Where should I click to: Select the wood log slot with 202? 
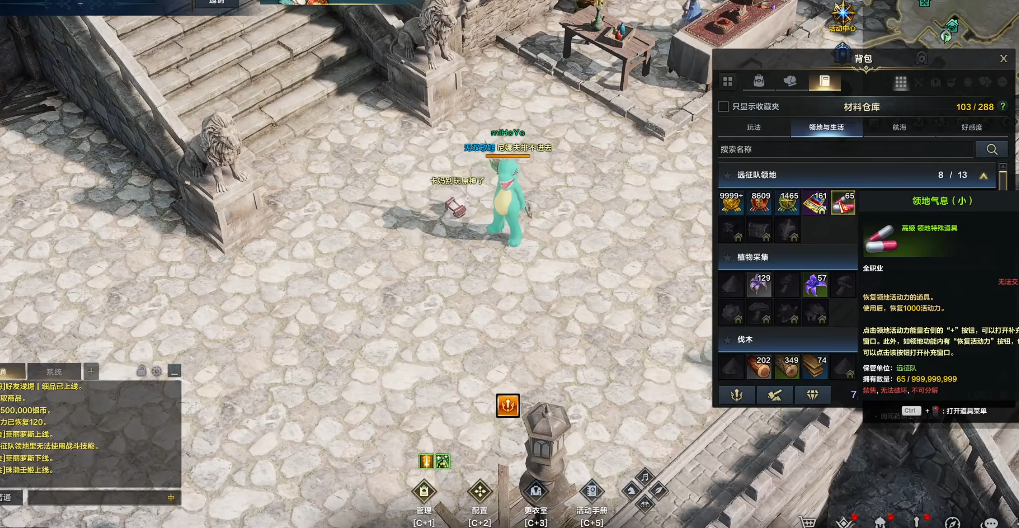[761, 367]
